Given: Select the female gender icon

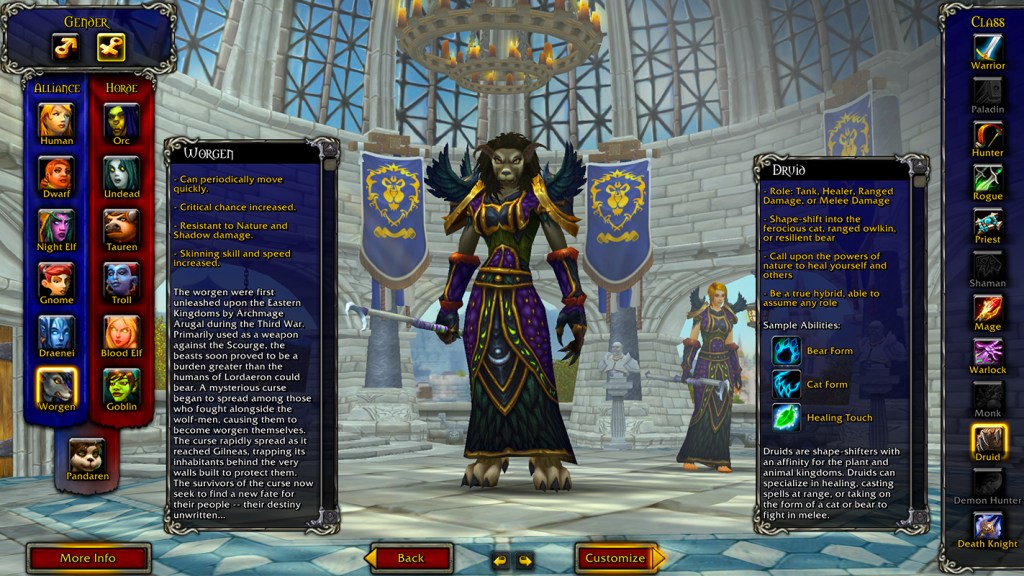Looking at the screenshot, I should 110,47.
